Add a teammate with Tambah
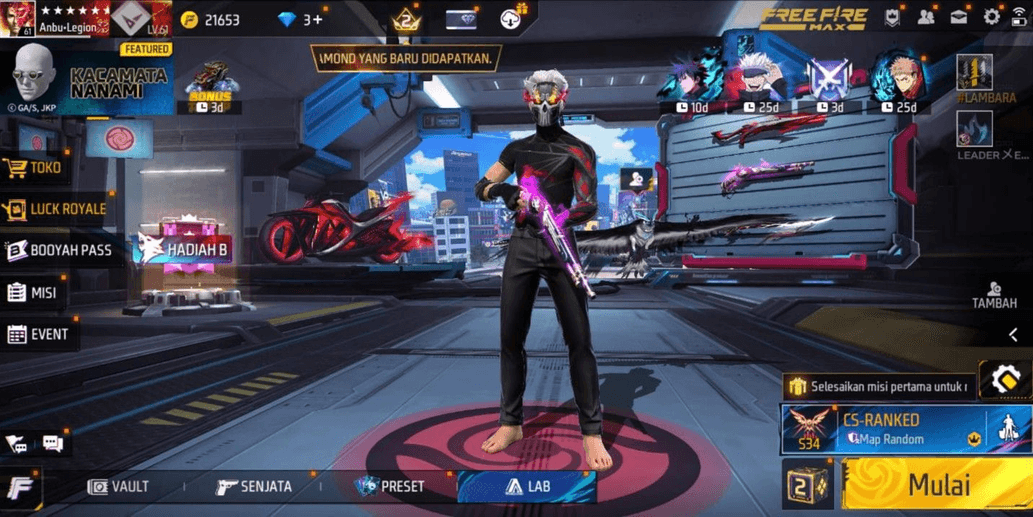1033x517 pixels. point(994,295)
